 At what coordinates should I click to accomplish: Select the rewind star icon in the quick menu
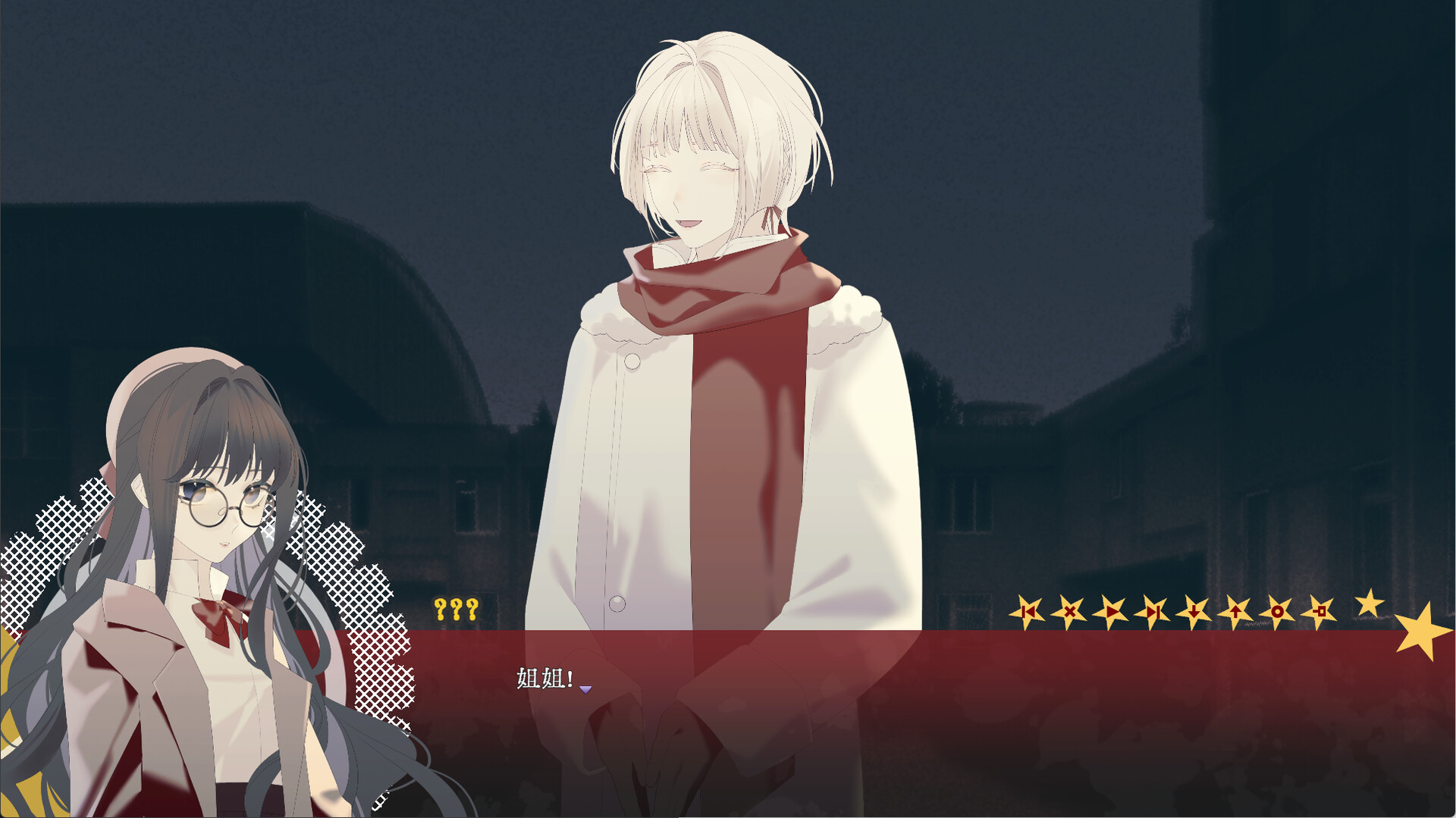[x=1030, y=611]
